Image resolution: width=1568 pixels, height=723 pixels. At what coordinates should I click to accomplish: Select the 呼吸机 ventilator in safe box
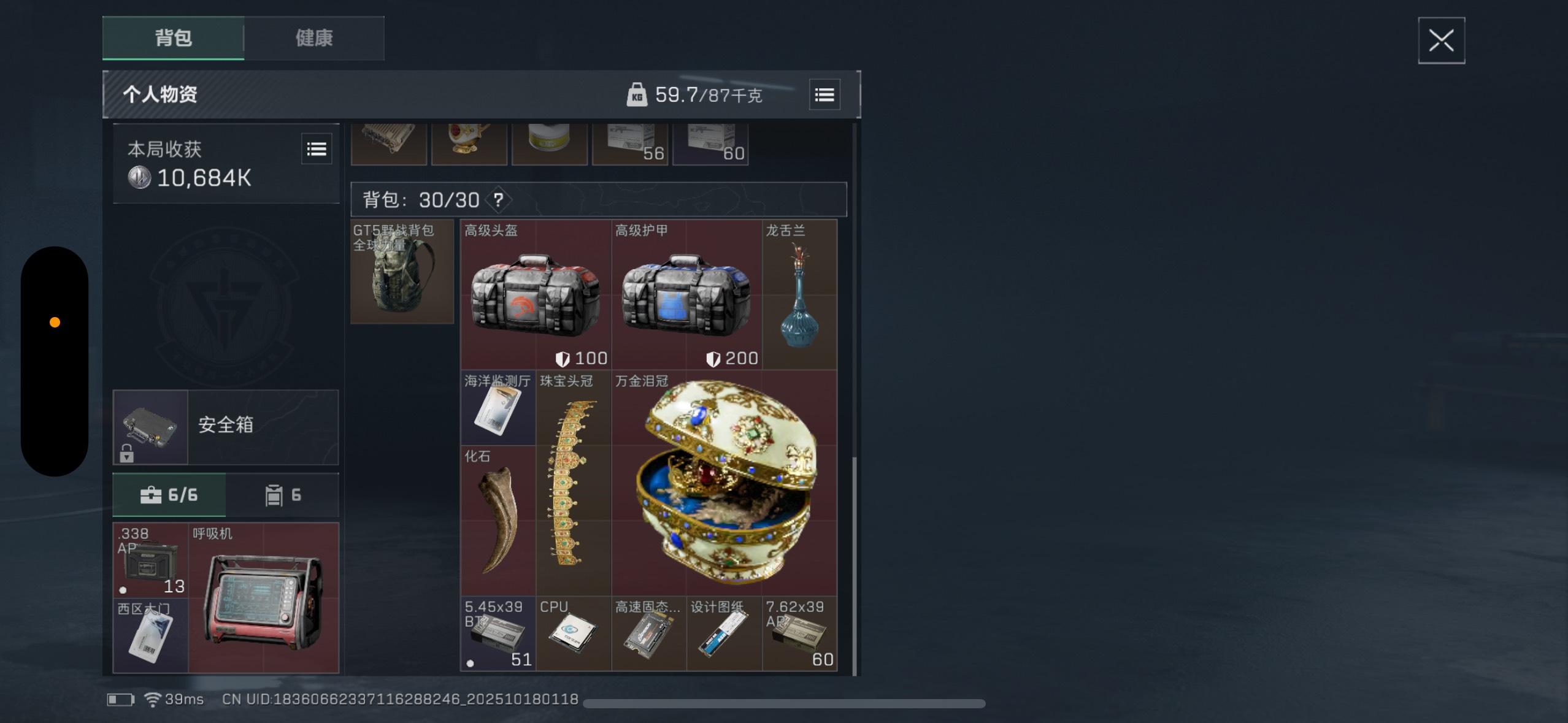tap(263, 598)
